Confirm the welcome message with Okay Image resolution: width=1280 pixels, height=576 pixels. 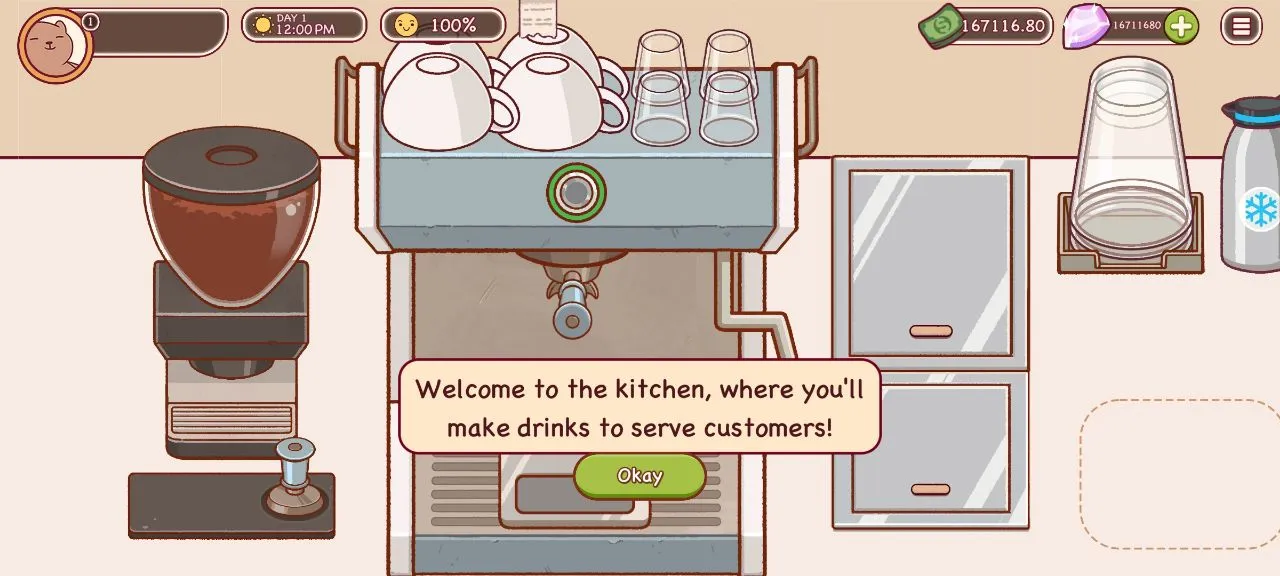coord(639,476)
